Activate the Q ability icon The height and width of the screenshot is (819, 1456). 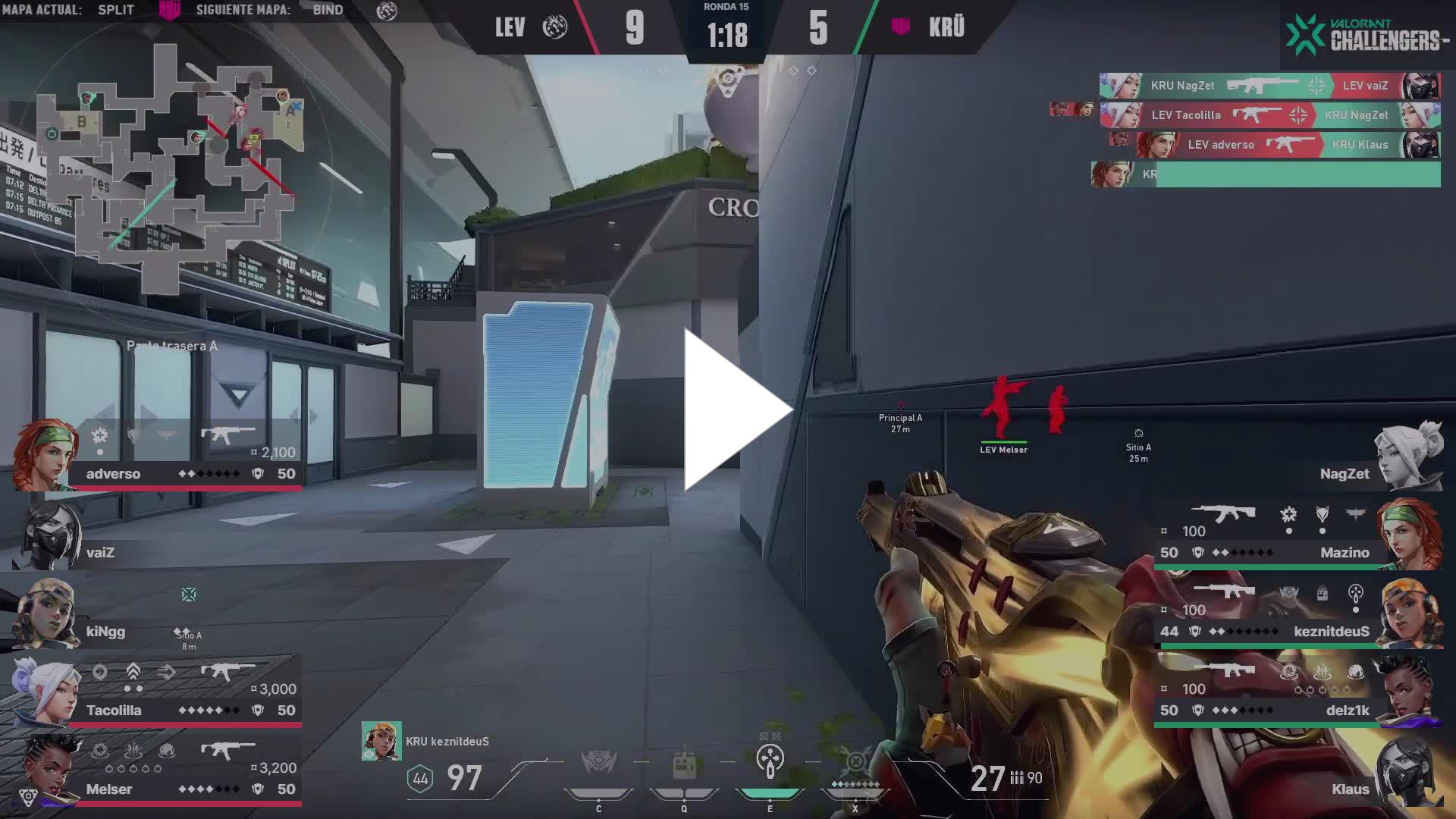pyautogui.click(x=684, y=764)
